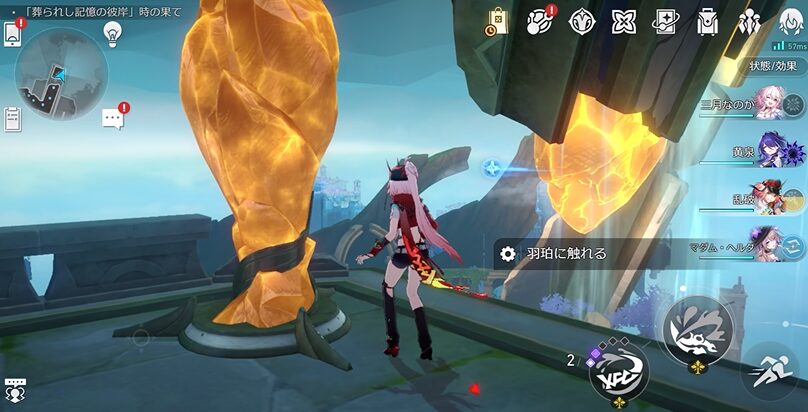Open the round emblem icon beside the flower

click(x=582, y=21)
